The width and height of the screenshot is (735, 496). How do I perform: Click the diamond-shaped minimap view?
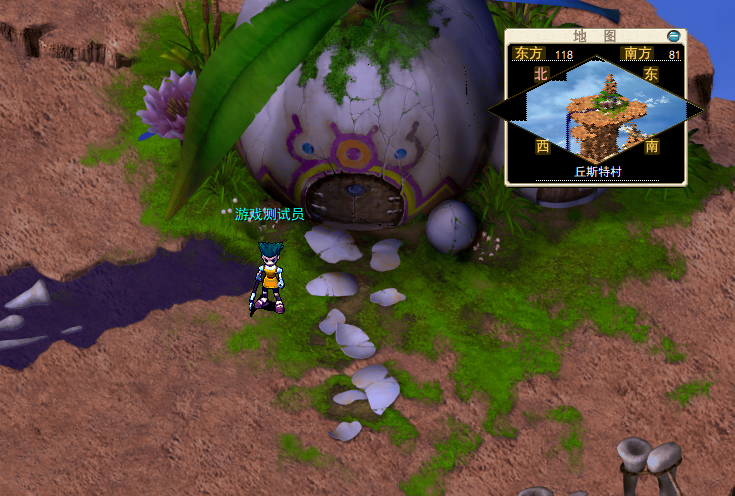click(596, 108)
